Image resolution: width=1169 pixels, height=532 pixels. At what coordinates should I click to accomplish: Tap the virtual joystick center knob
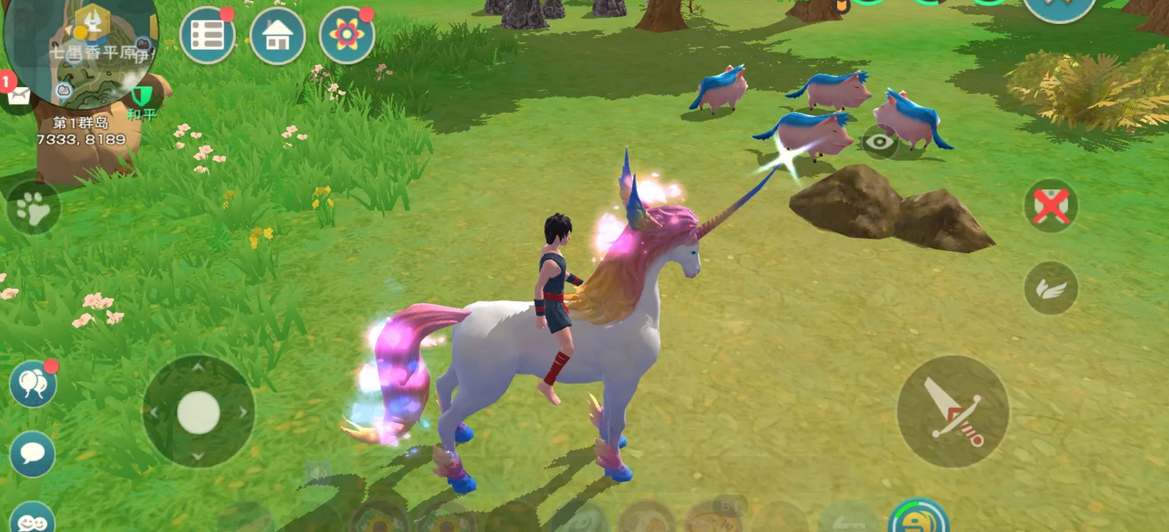(x=198, y=411)
